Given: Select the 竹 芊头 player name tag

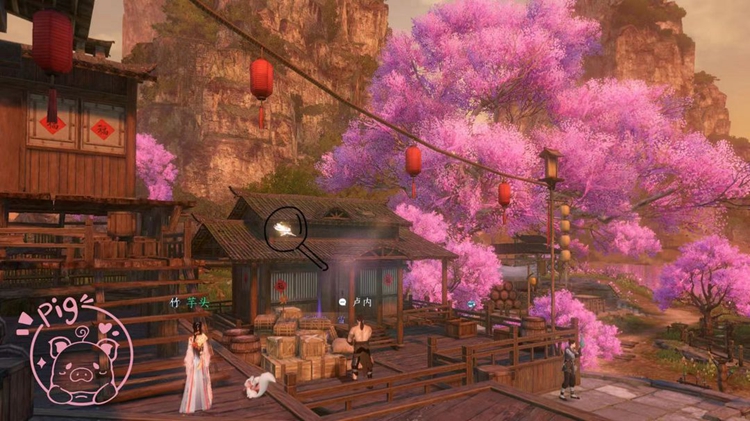Looking at the screenshot, I should click(190, 301).
